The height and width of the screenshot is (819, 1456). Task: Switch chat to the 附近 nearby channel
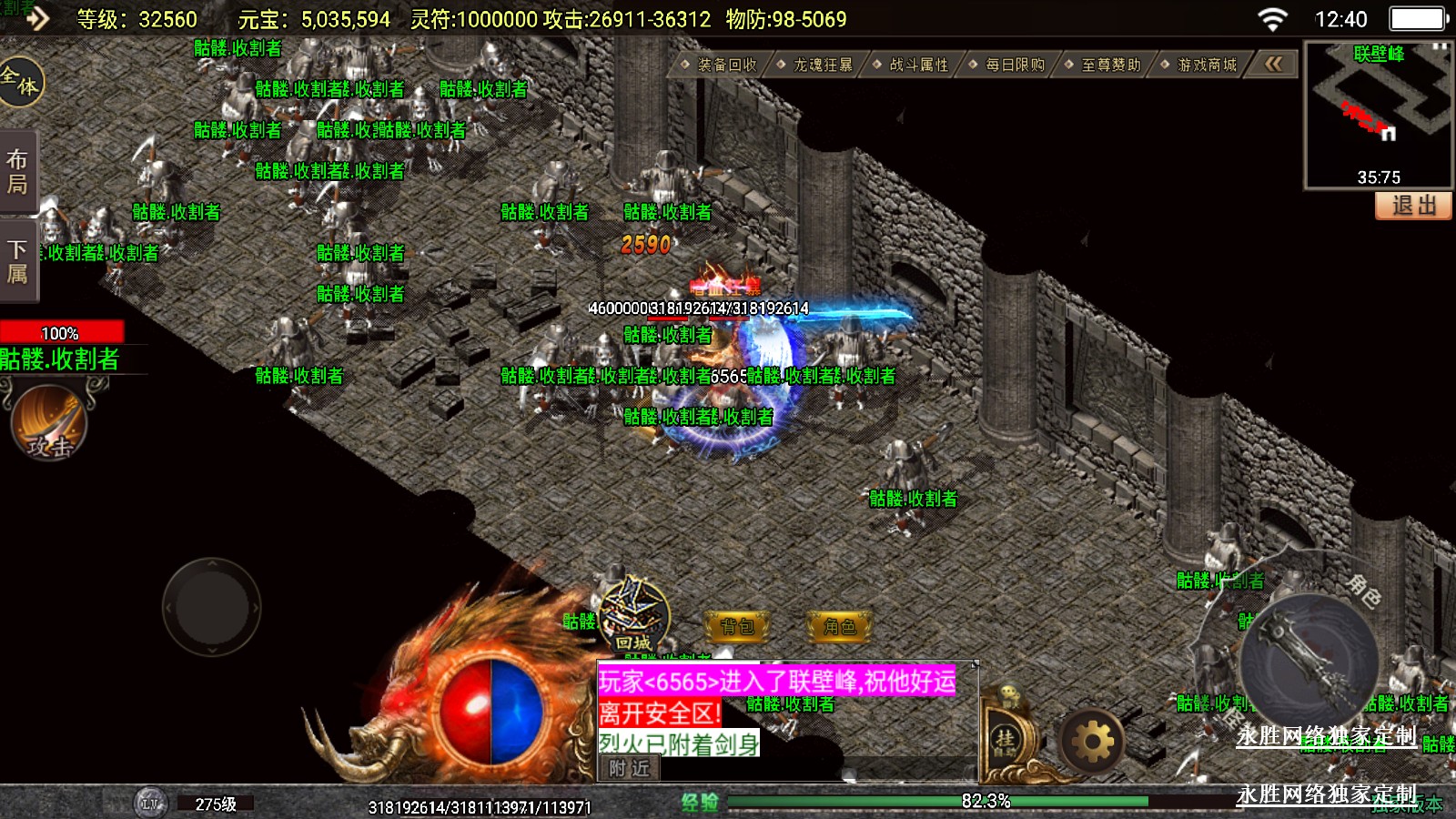pos(630,768)
